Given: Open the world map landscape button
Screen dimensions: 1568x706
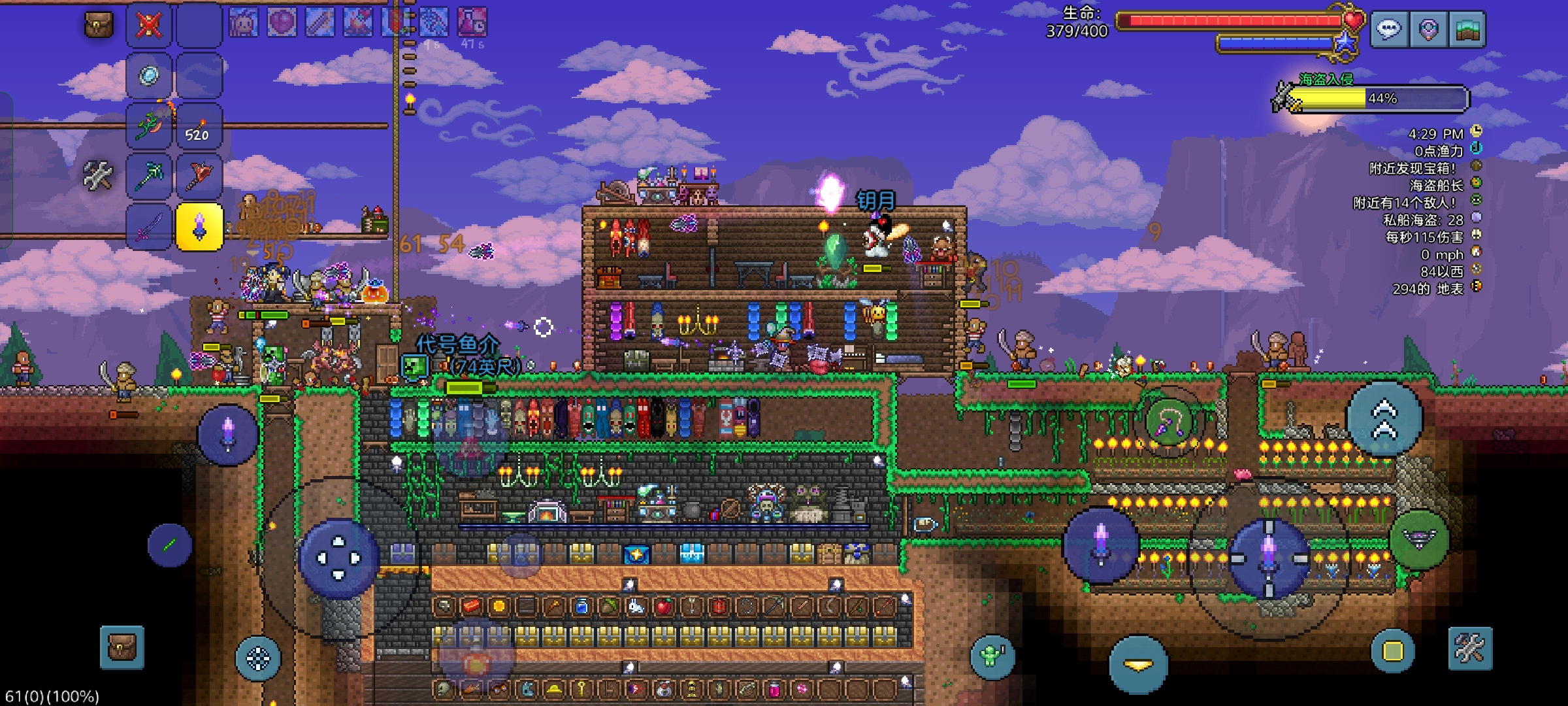Looking at the screenshot, I should (x=1467, y=29).
